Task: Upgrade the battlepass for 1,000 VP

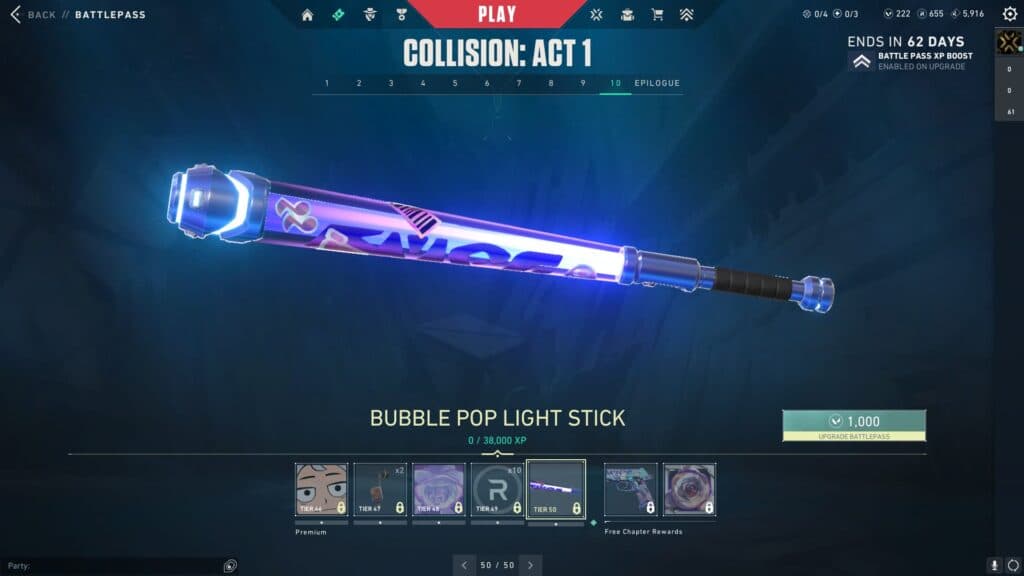Action: tap(854, 425)
